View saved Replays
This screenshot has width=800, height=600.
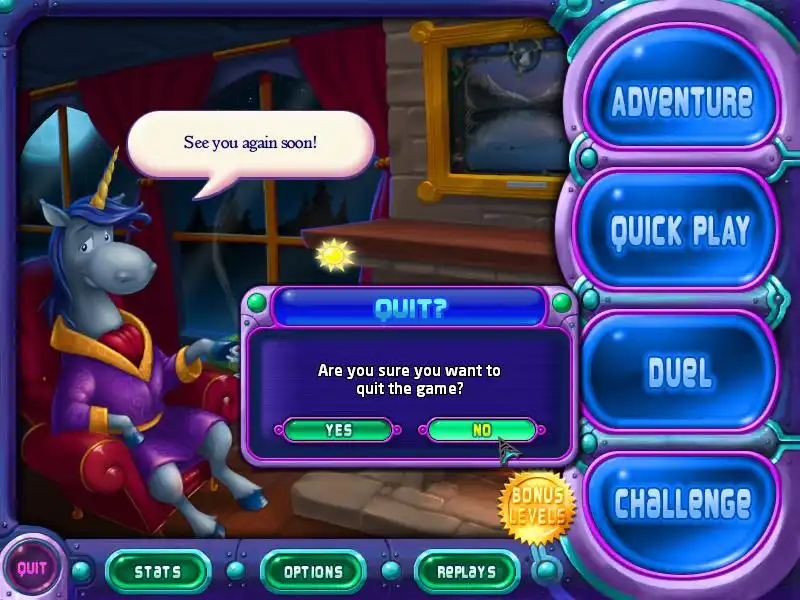[x=466, y=572]
